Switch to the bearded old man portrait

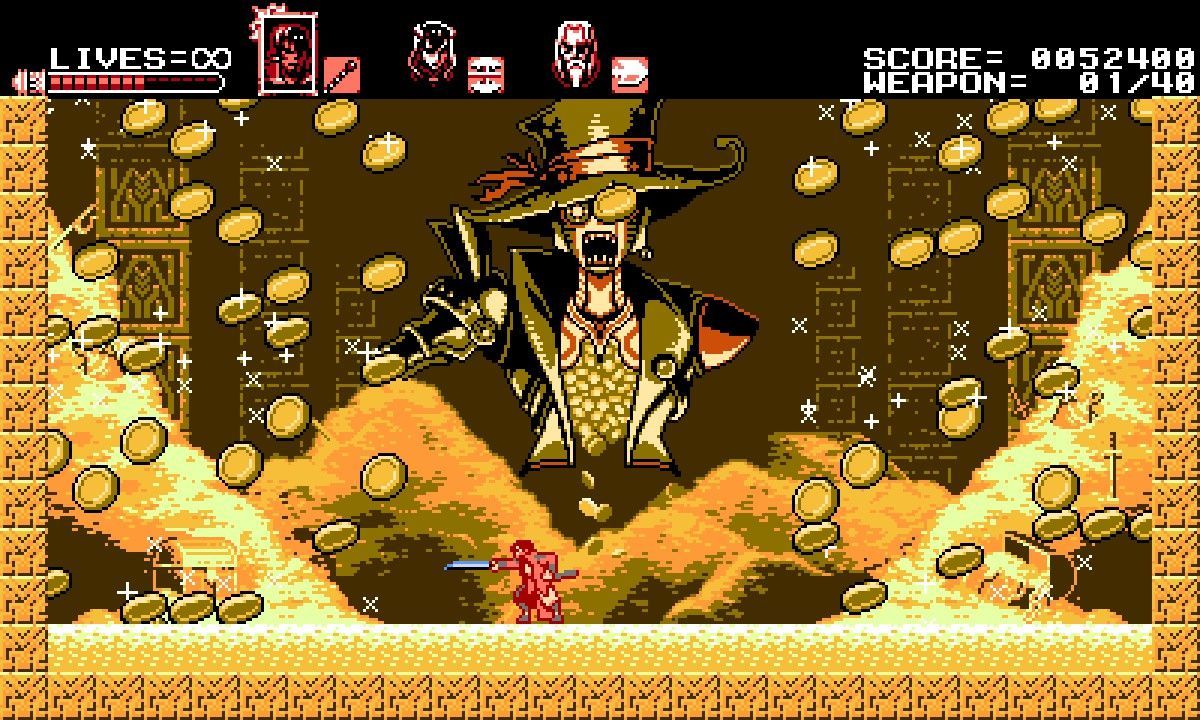pyautogui.click(x=575, y=54)
